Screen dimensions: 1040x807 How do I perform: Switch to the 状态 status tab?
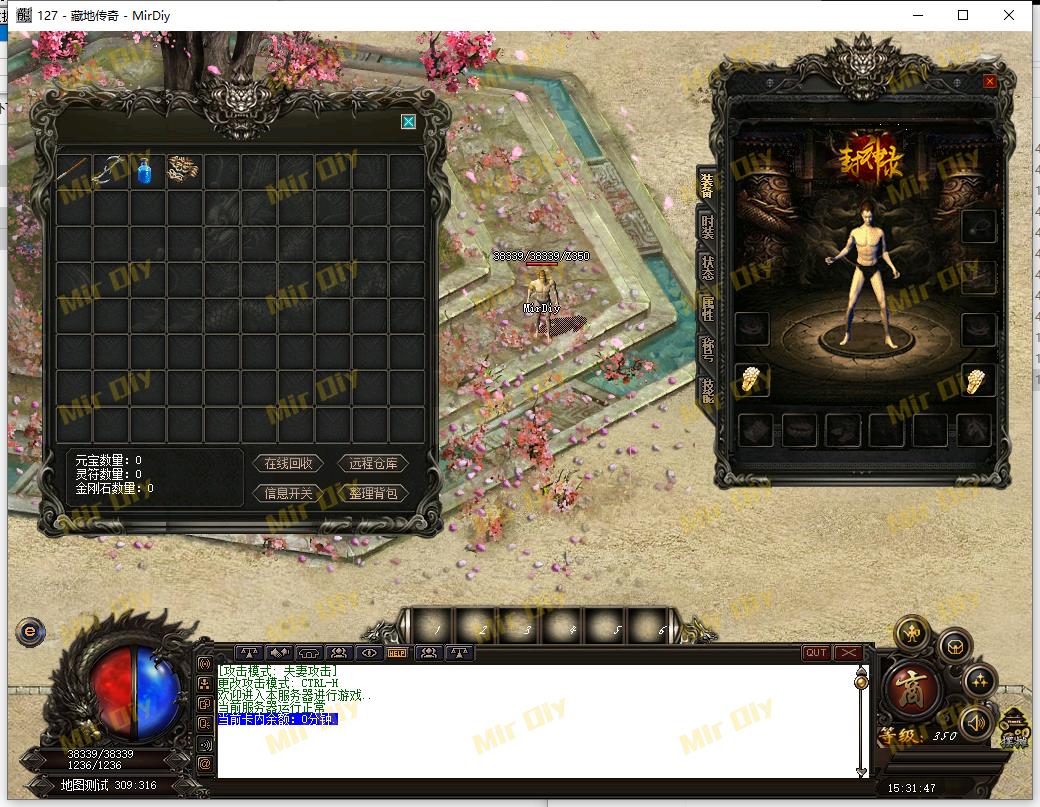click(x=708, y=268)
